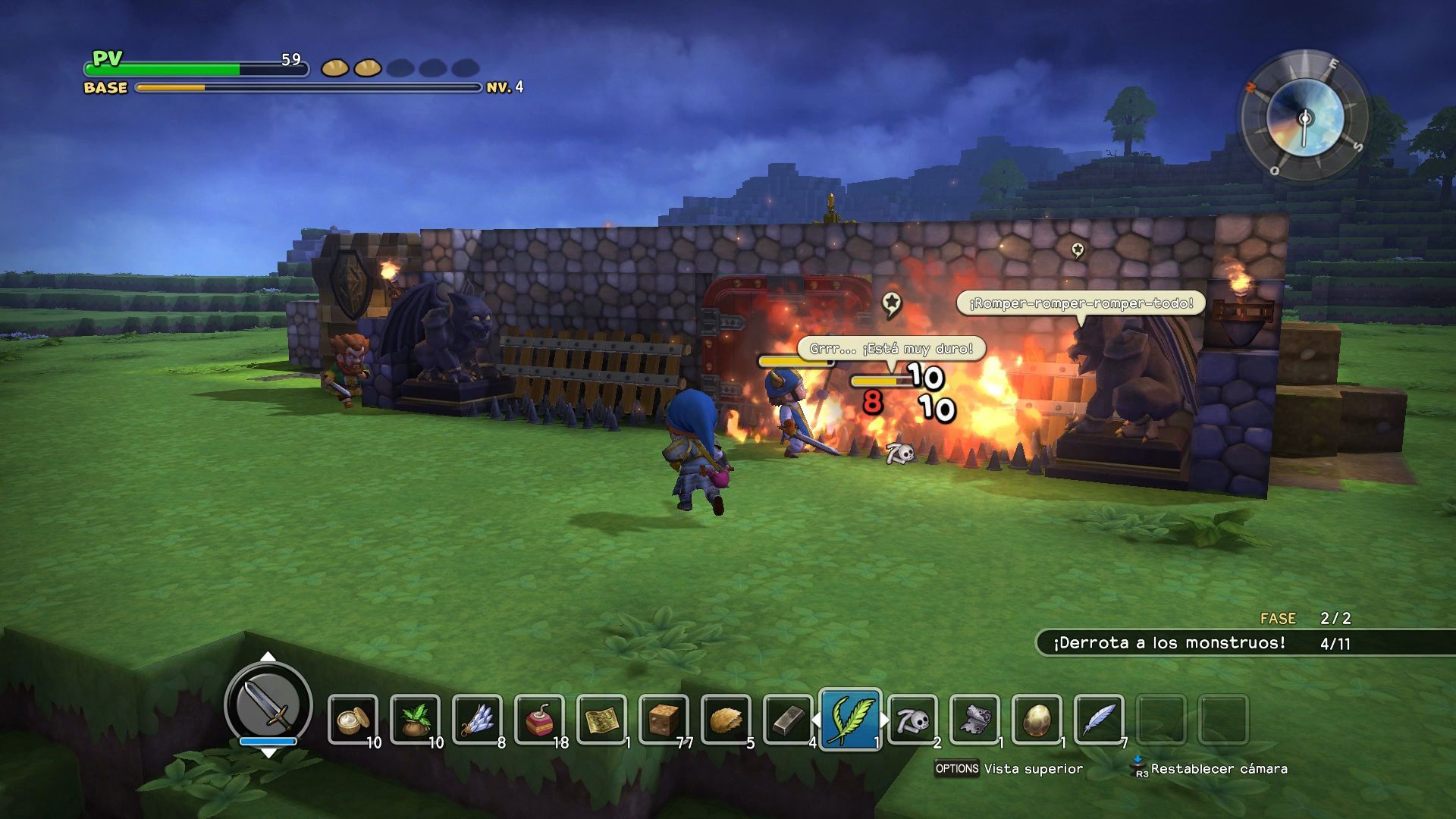Choose the skull and bone slot
This screenshot has width=1456, height=819.
913,719
